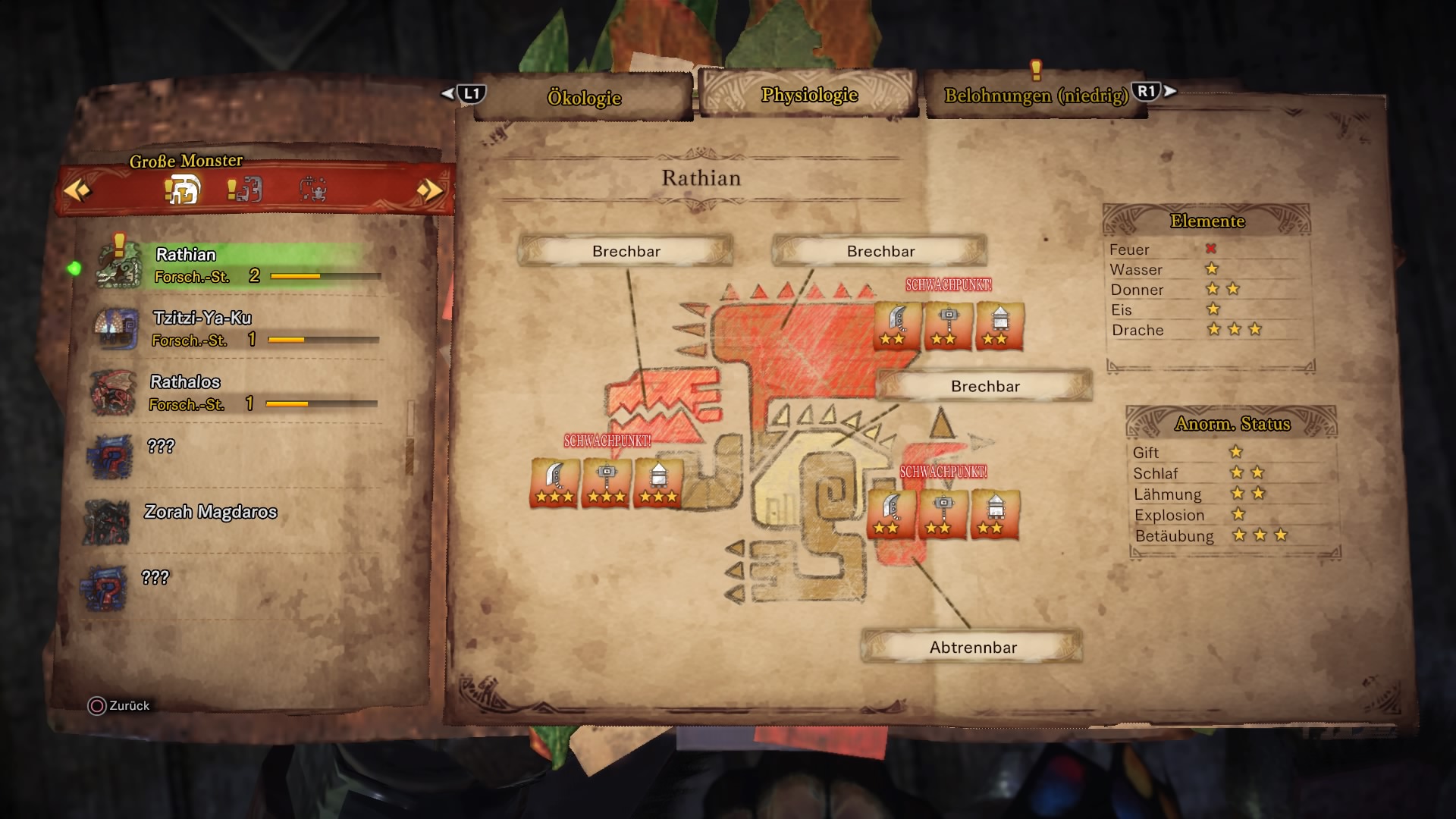
Task: Switch to the Ökologie tab
Action: [584, 98]
